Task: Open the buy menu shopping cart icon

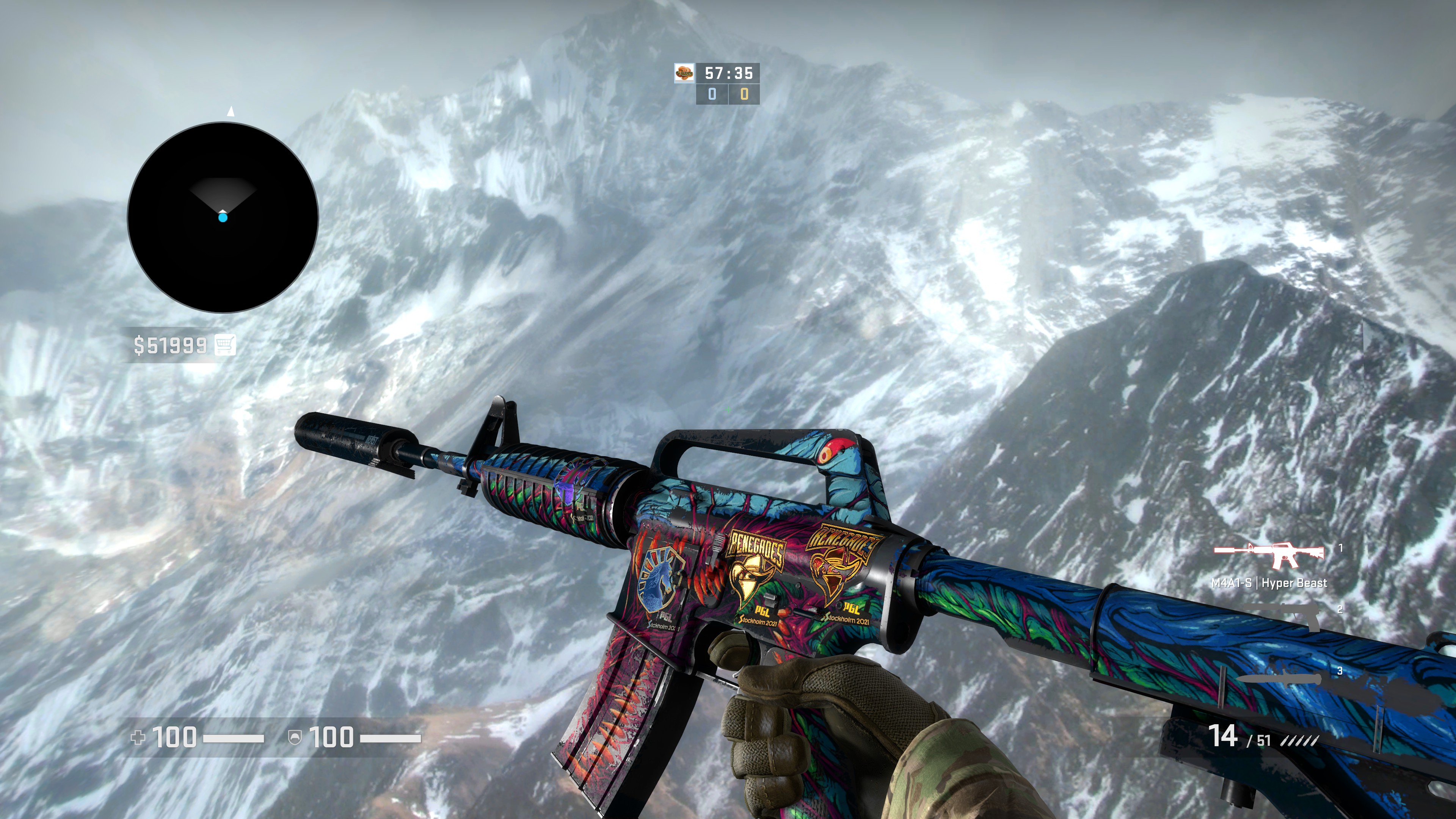Action: [x=225, y=344]
